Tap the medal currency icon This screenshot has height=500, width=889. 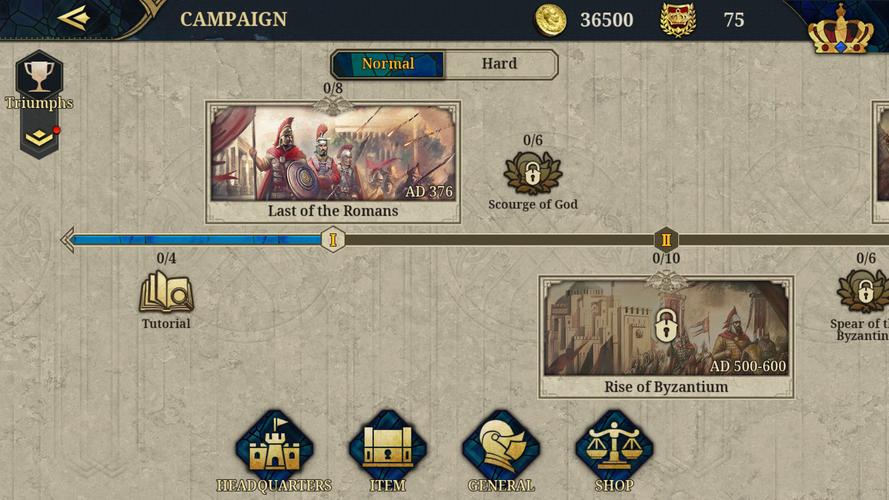(678, 20)
